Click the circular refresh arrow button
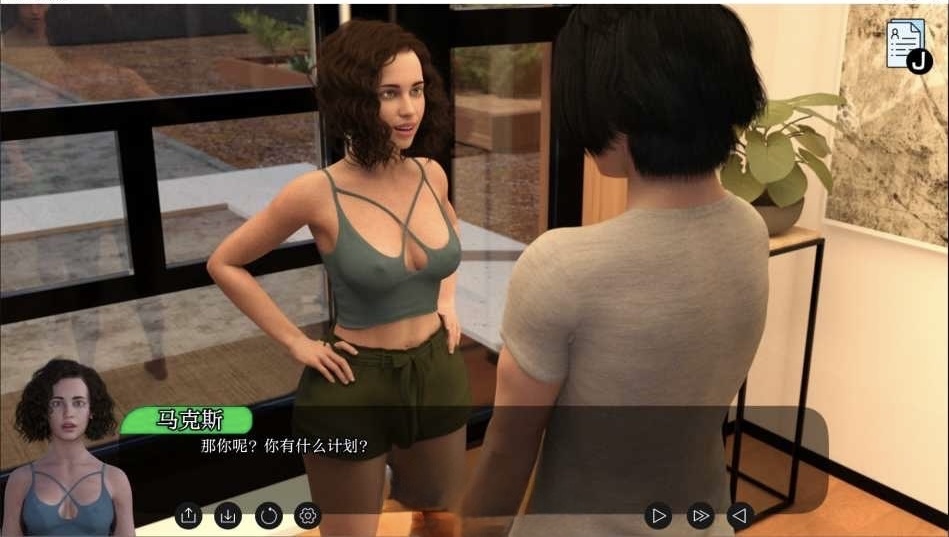 (268, 516)
